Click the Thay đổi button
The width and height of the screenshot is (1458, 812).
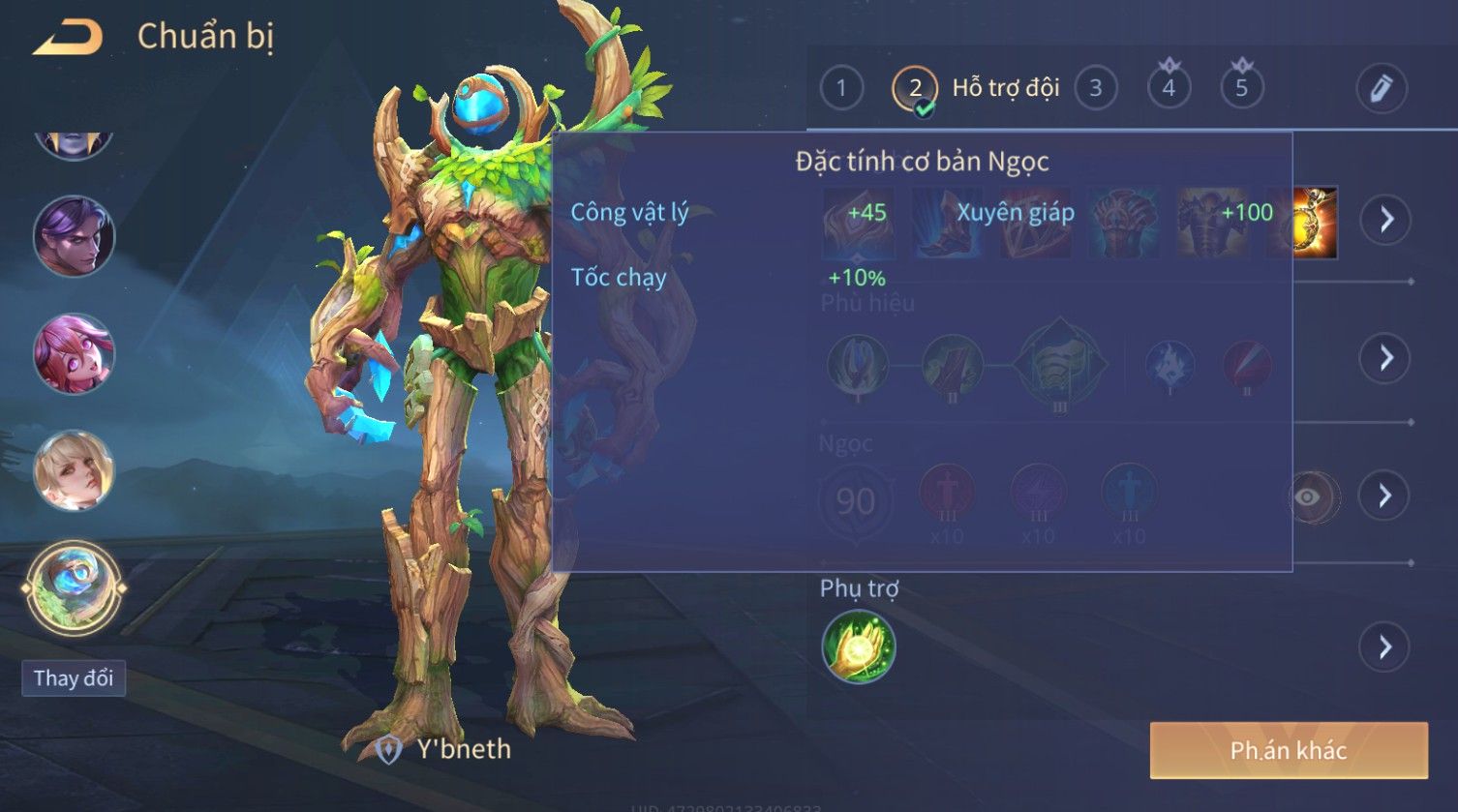(x=74, y=677)
